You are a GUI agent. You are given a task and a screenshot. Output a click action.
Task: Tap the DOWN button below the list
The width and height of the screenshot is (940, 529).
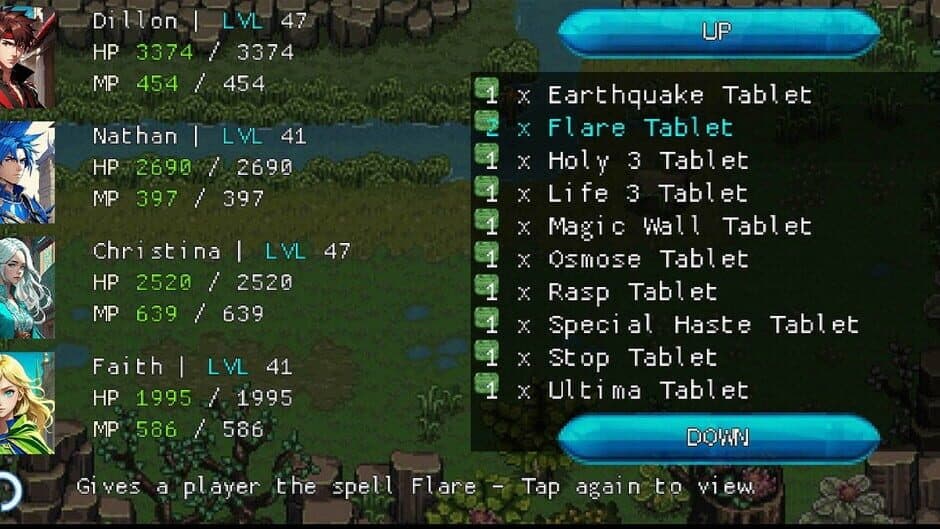pos(718,437)
